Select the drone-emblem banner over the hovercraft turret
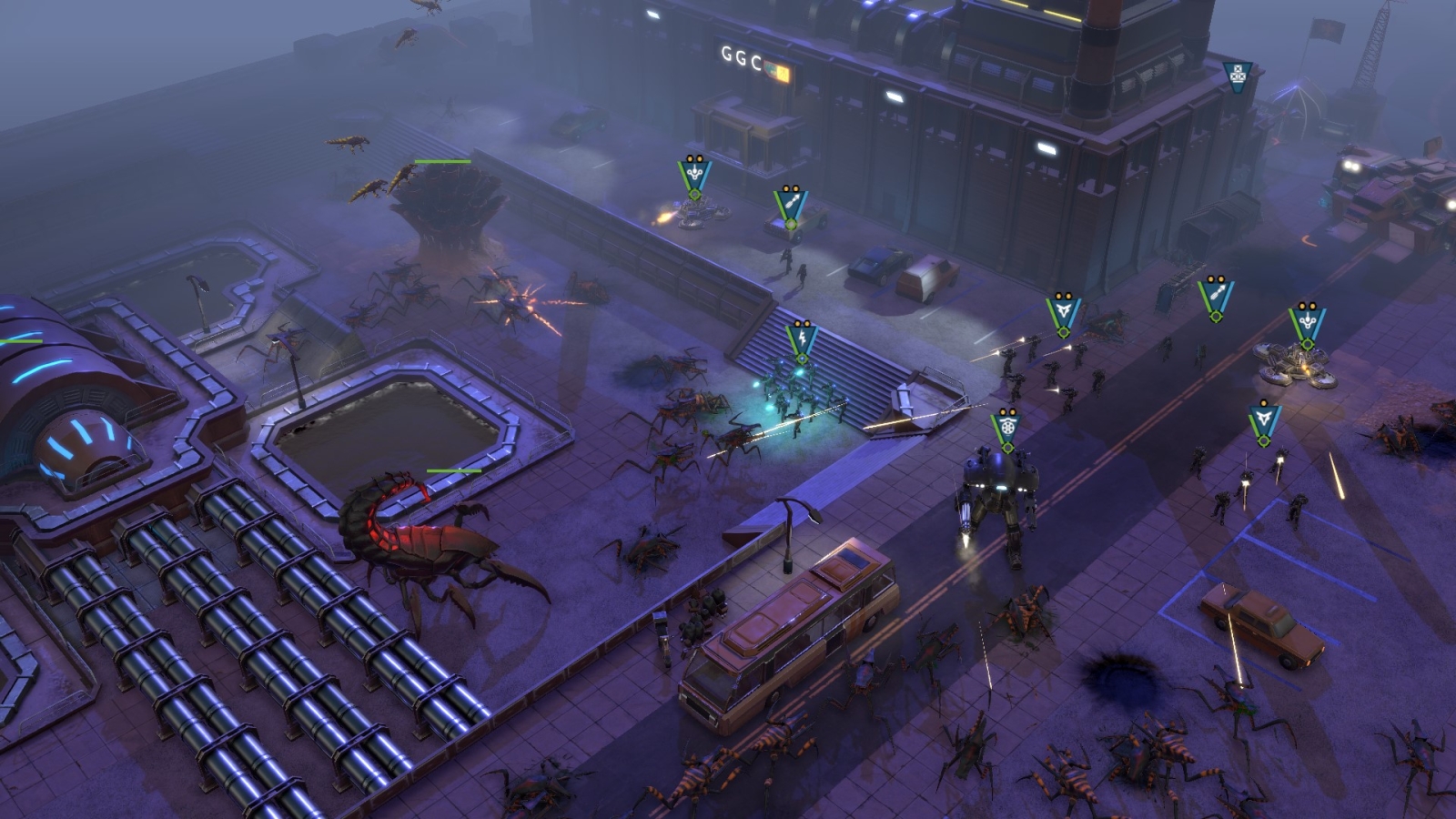This screenshot has width=1456, height=819. point(1306,319)
